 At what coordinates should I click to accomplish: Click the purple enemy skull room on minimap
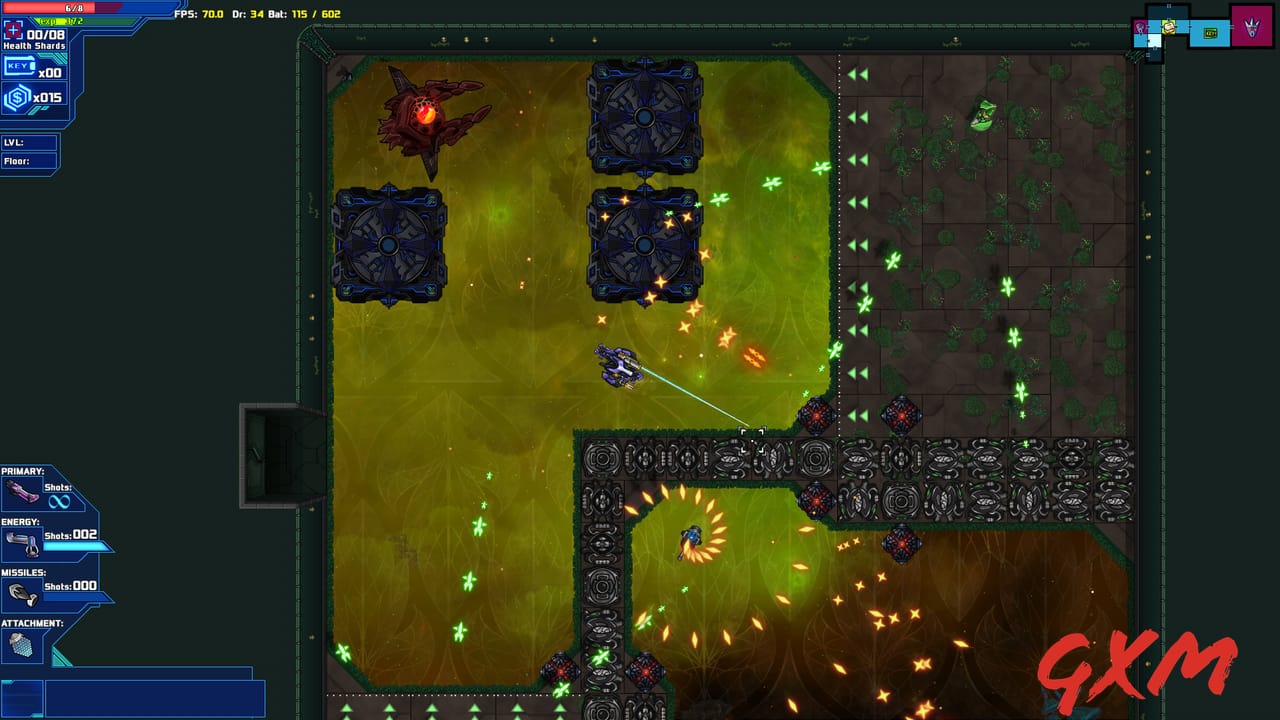click(x=1140, y=27)
